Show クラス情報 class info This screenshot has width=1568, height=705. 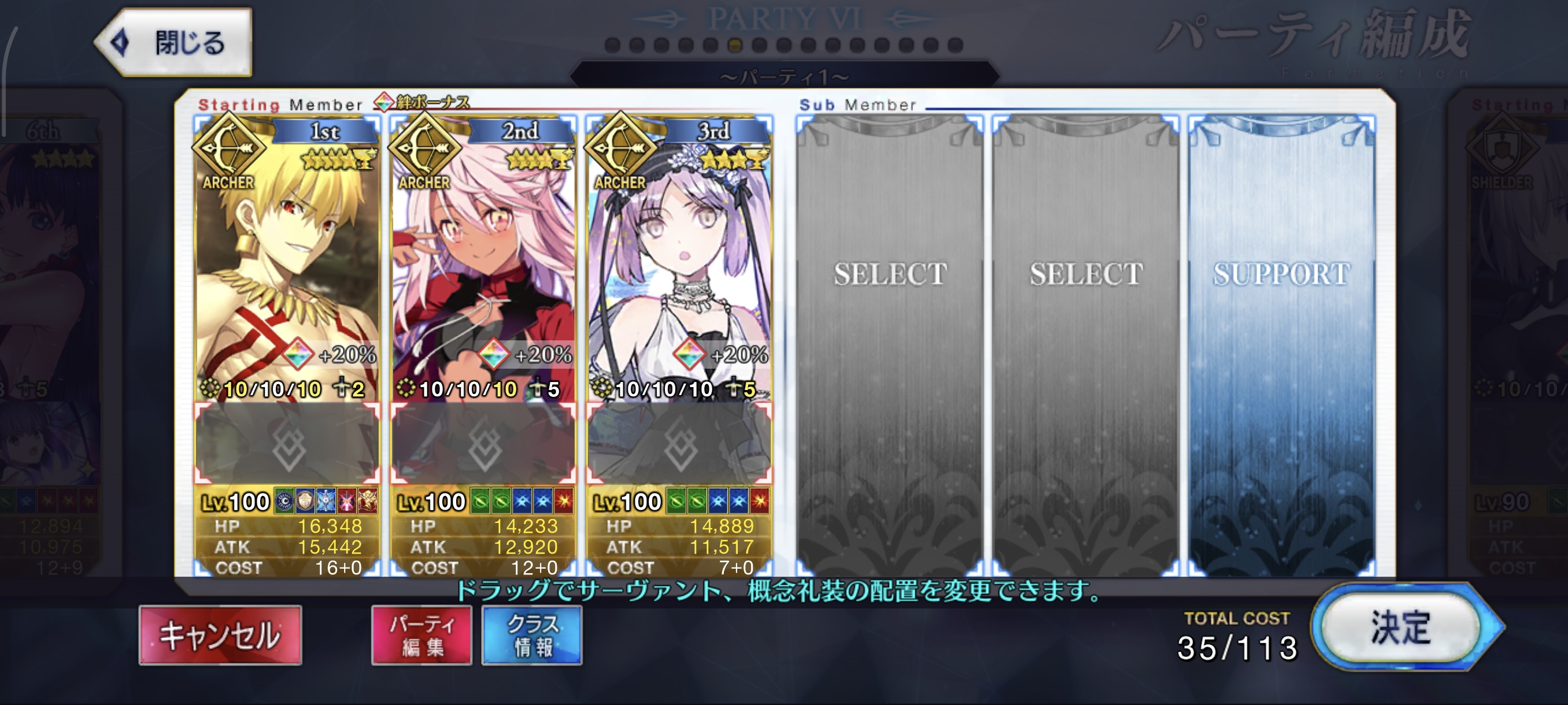tap(532, 634)
